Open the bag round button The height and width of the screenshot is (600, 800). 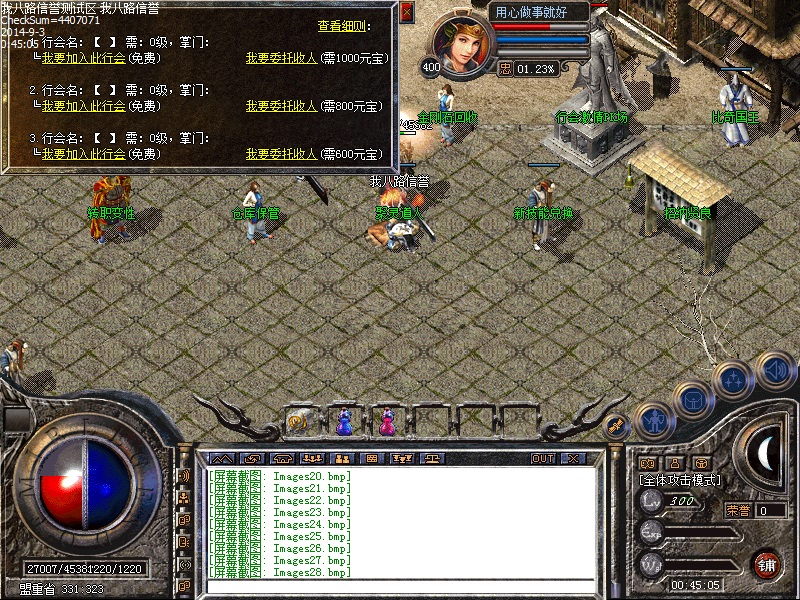point(693,400)
